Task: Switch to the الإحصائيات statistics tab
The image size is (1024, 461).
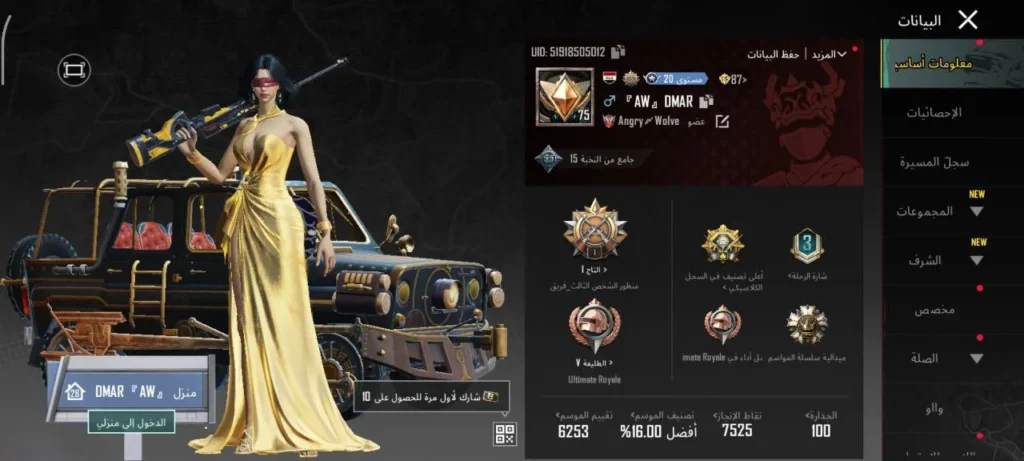Action: 933,113
